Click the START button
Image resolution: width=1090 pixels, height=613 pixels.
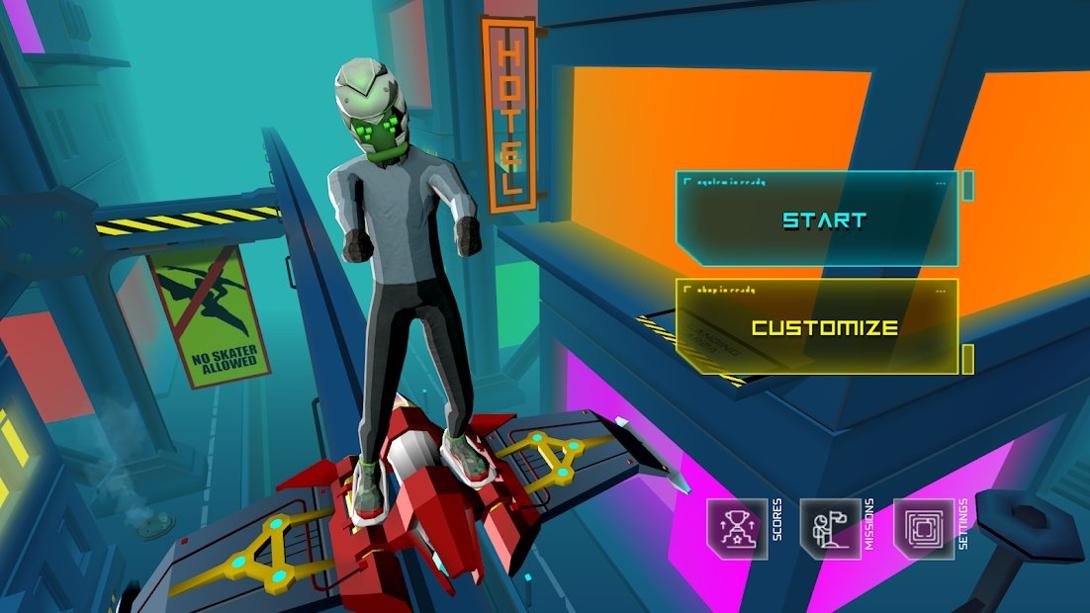[822, 220]
